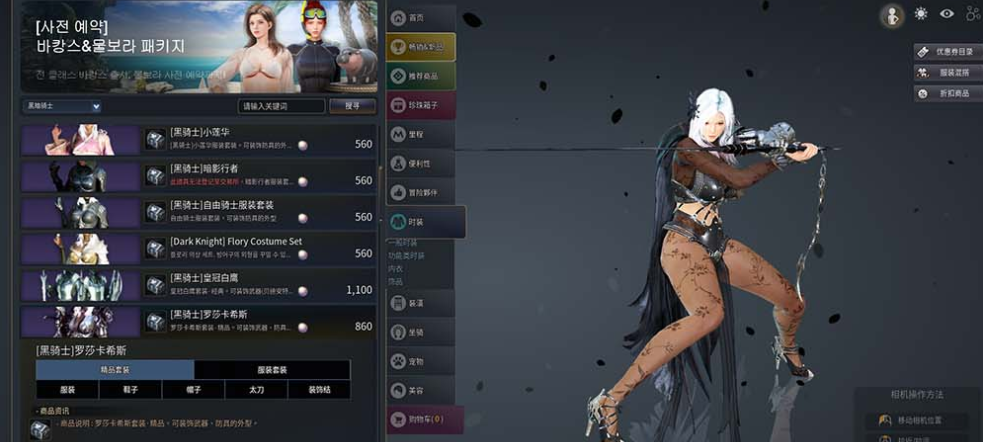Click the keyword search input field
The width and height of the screenshot is (983, 442).
click(281, 106)
